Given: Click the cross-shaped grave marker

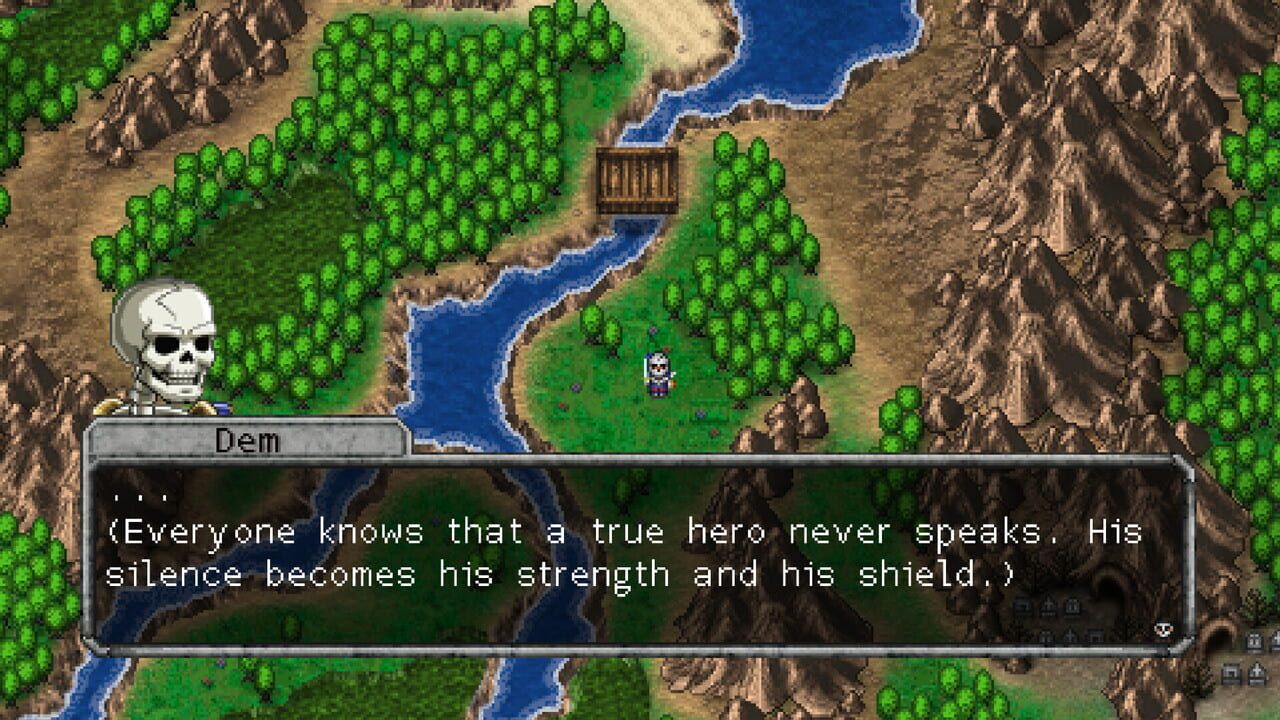Looking at the screenshot, I should pyautogui.click(x=1257, y=670).
